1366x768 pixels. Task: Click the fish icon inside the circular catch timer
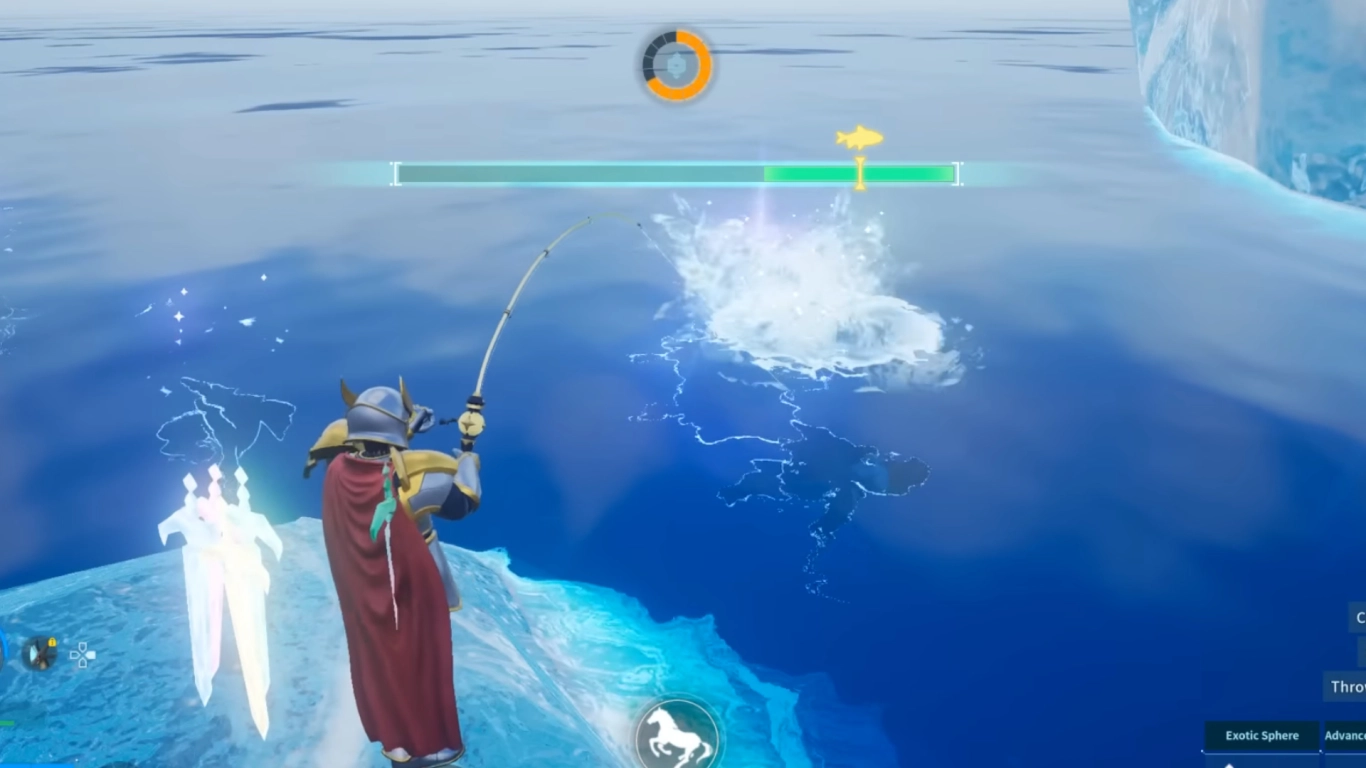tap(676, 66)
